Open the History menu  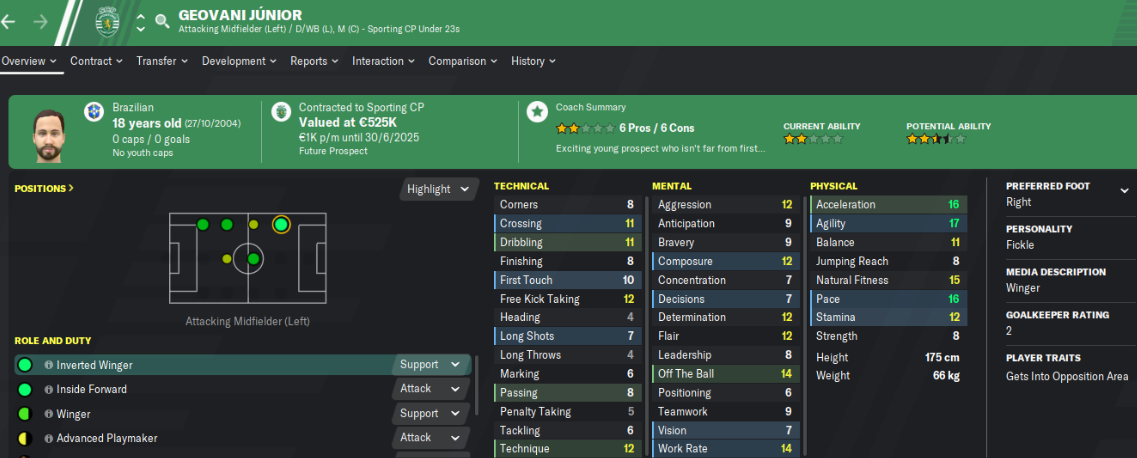point(534,61)
